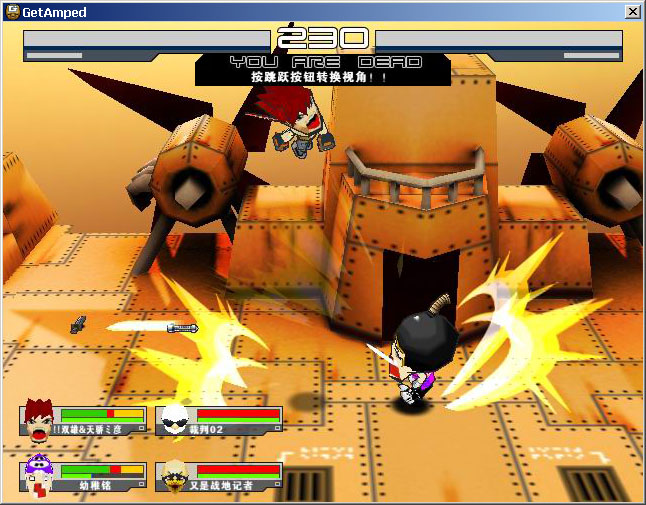This screenshot has width=646, height=505.
Task: Choose the 幼稚铭 purple-haired player panel
Action: click(x=84, y=476)
